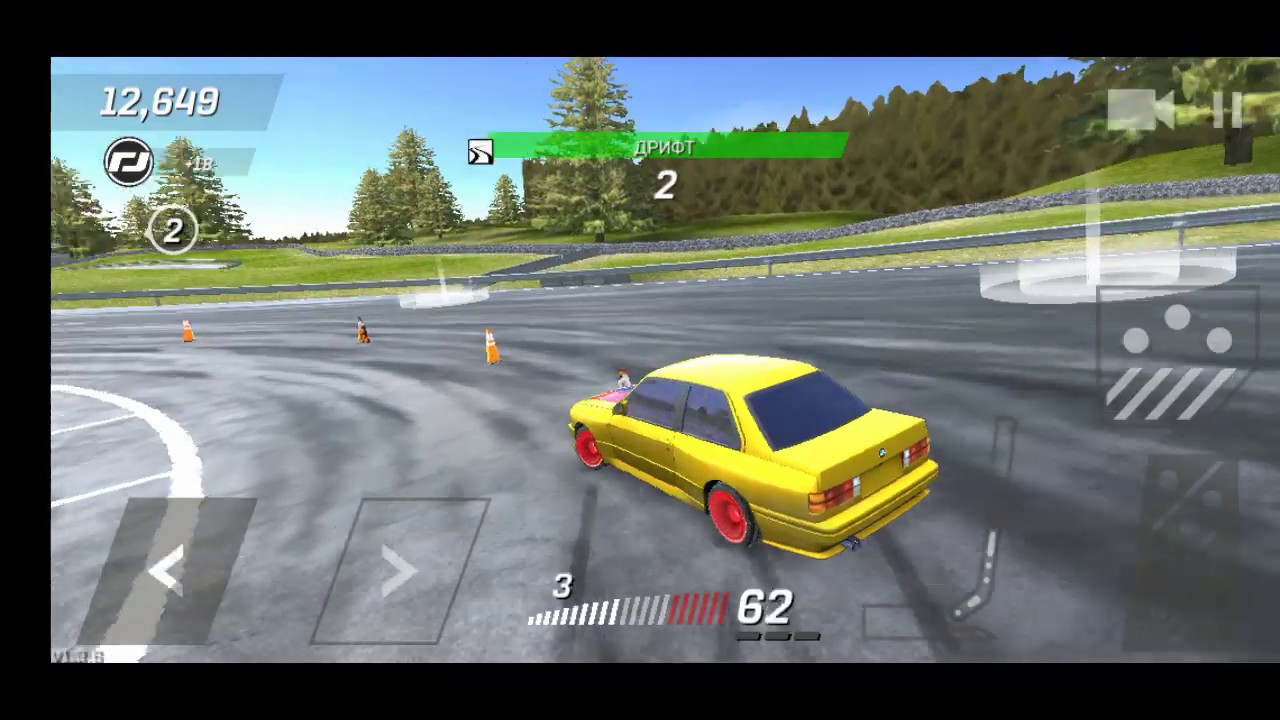Screen dimensions: 1280x720
Task: Tap the right steering arrow
Action: tap(399, 571)
